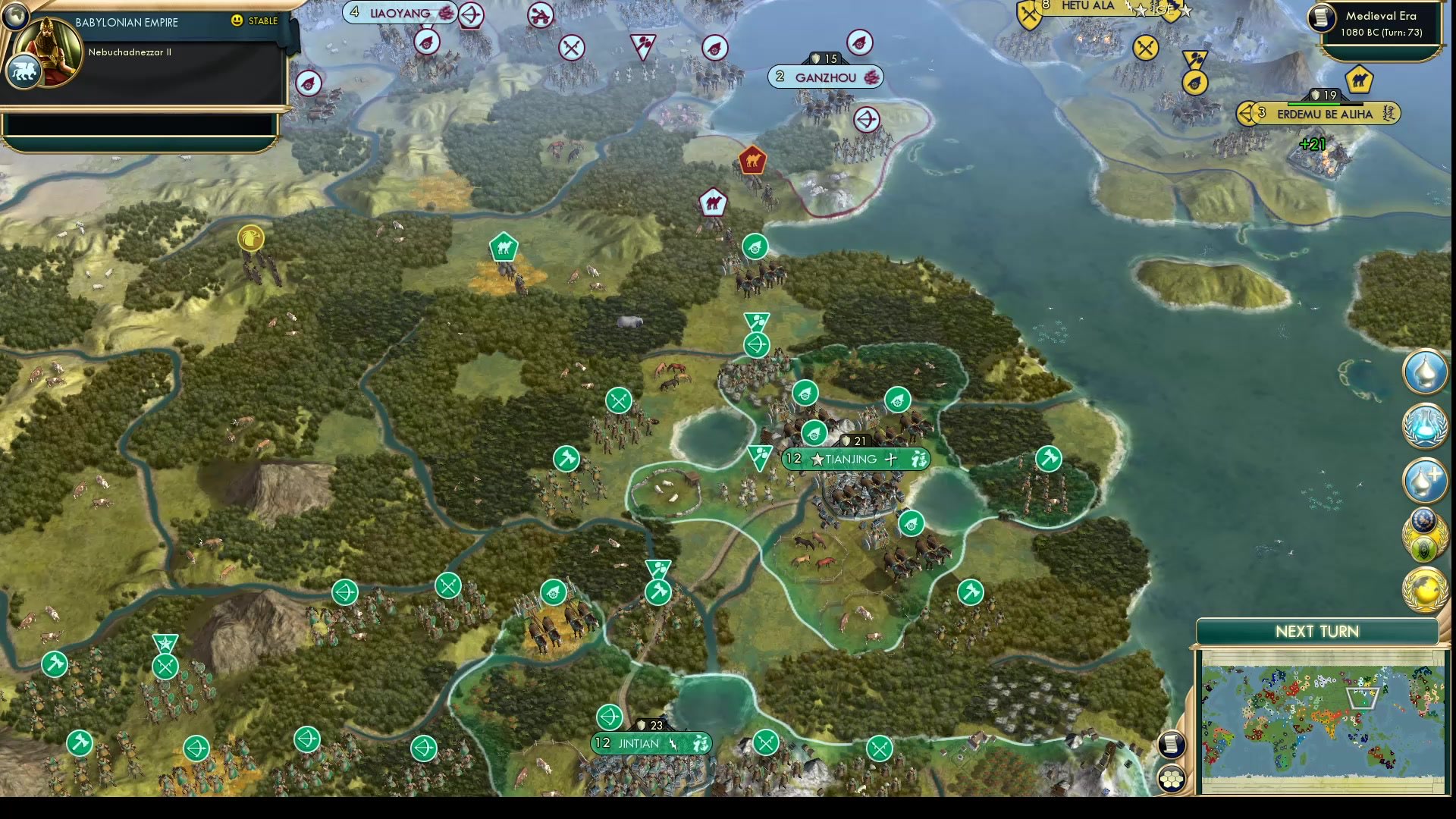
Task: Open Tianjing city screen via its banner
Action: click(852, 459)
